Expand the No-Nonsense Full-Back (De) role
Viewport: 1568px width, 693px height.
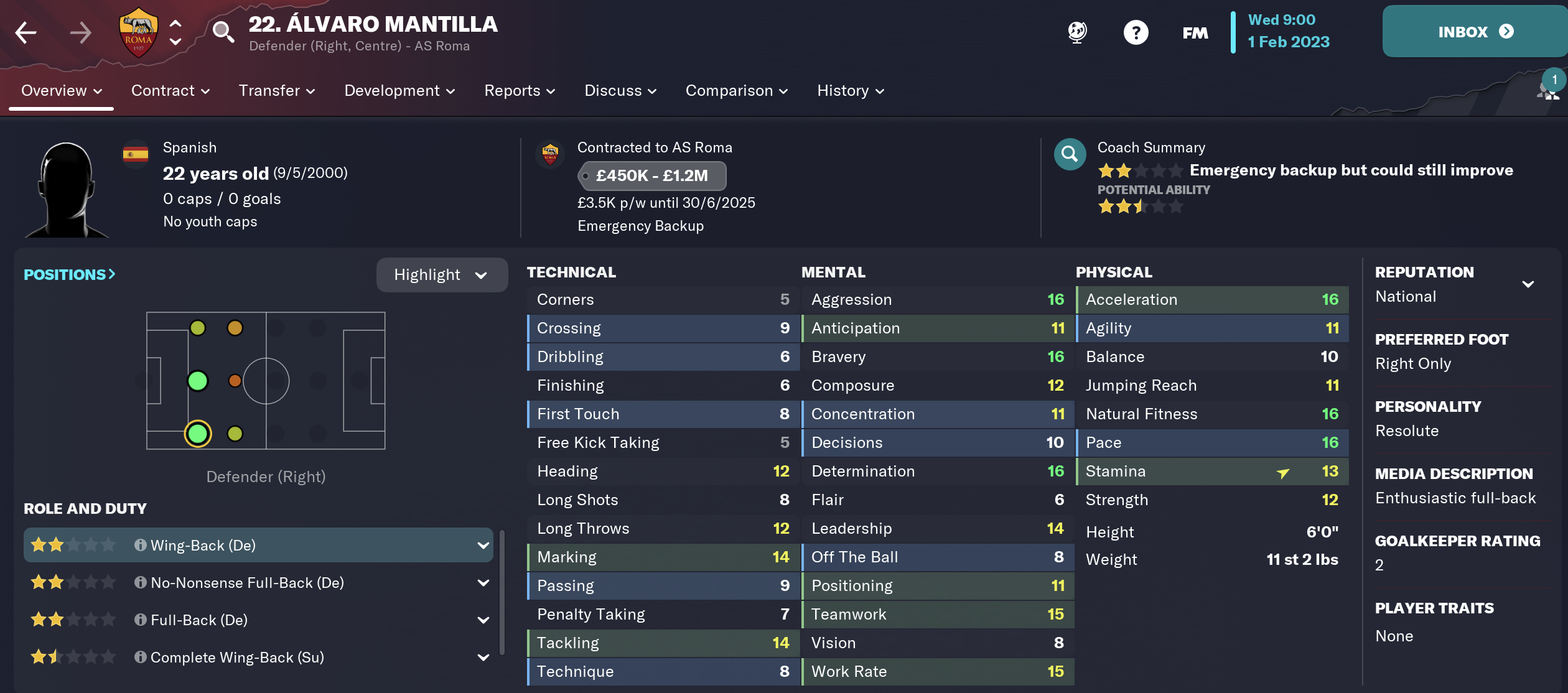coord(483,583)
